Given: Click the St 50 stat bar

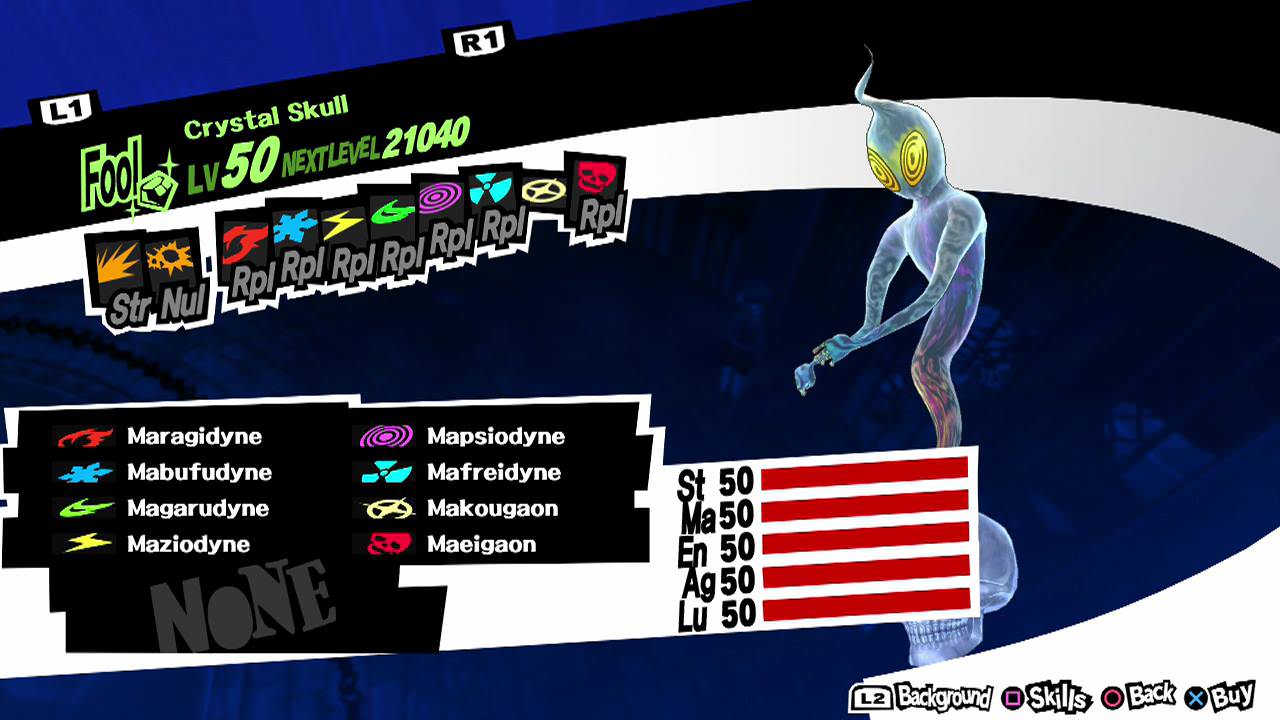Looking at the screenshot, I should pos(865,480).
